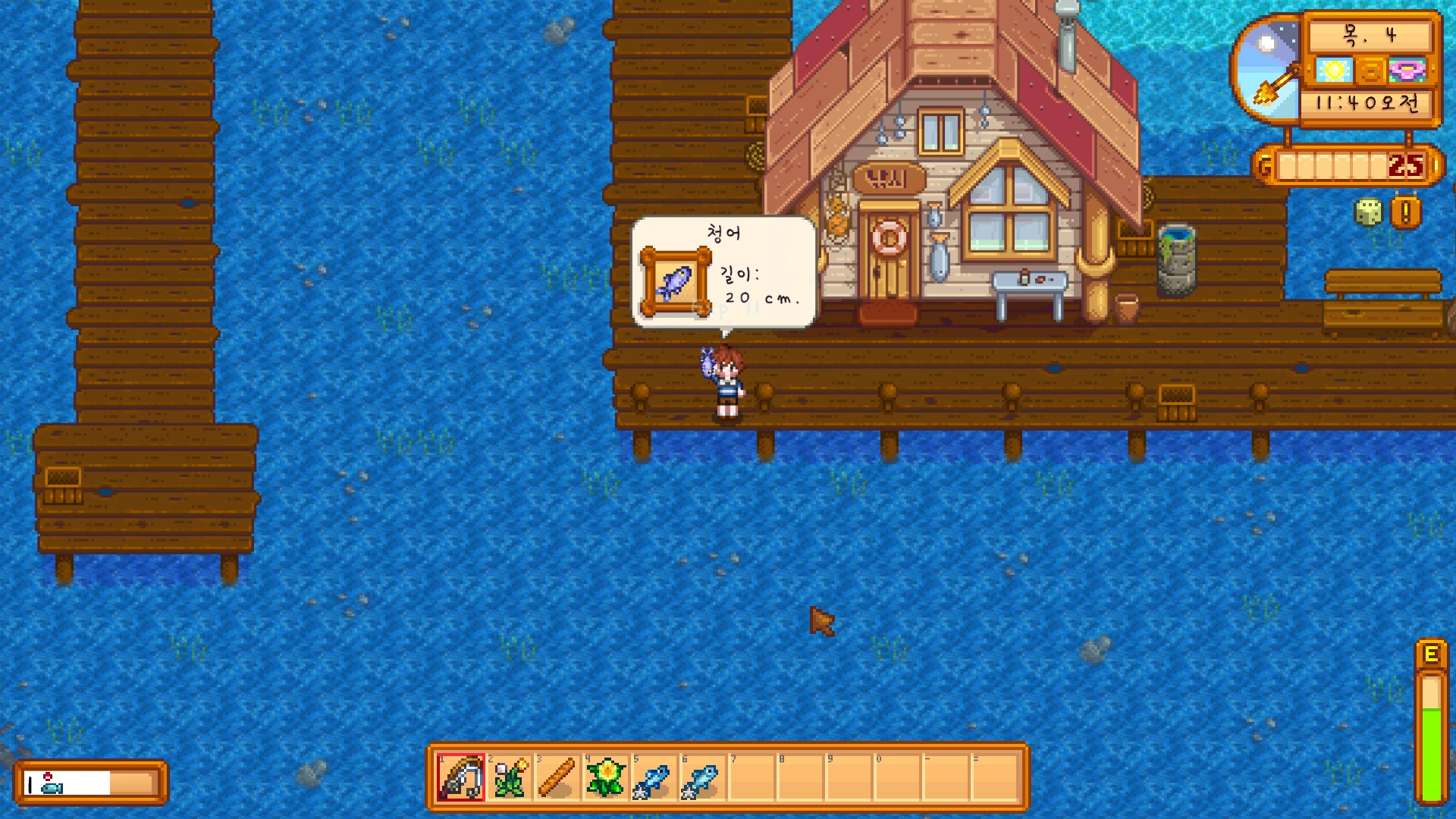Select the daffodil flower hotbar slot
Viewport: 1456px width, 819px height.
(x=606, y=778)
